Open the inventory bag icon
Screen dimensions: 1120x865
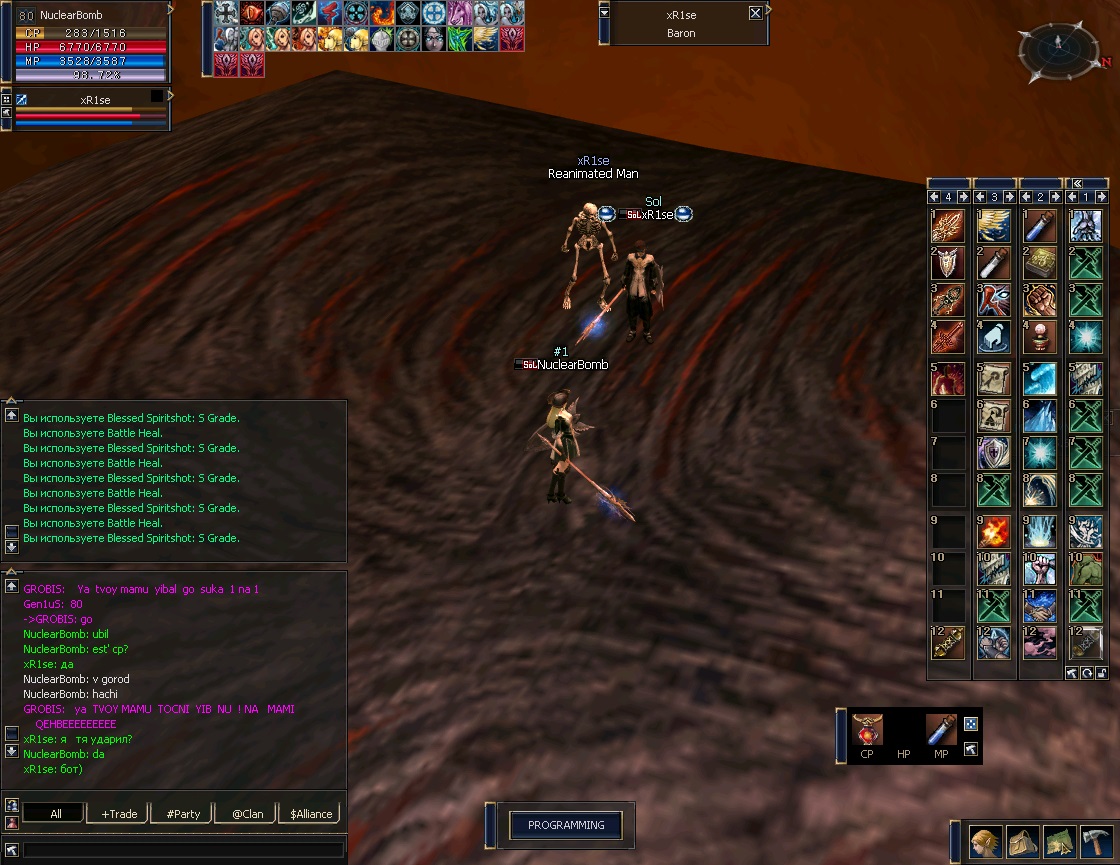click(x=1022, y=842)
